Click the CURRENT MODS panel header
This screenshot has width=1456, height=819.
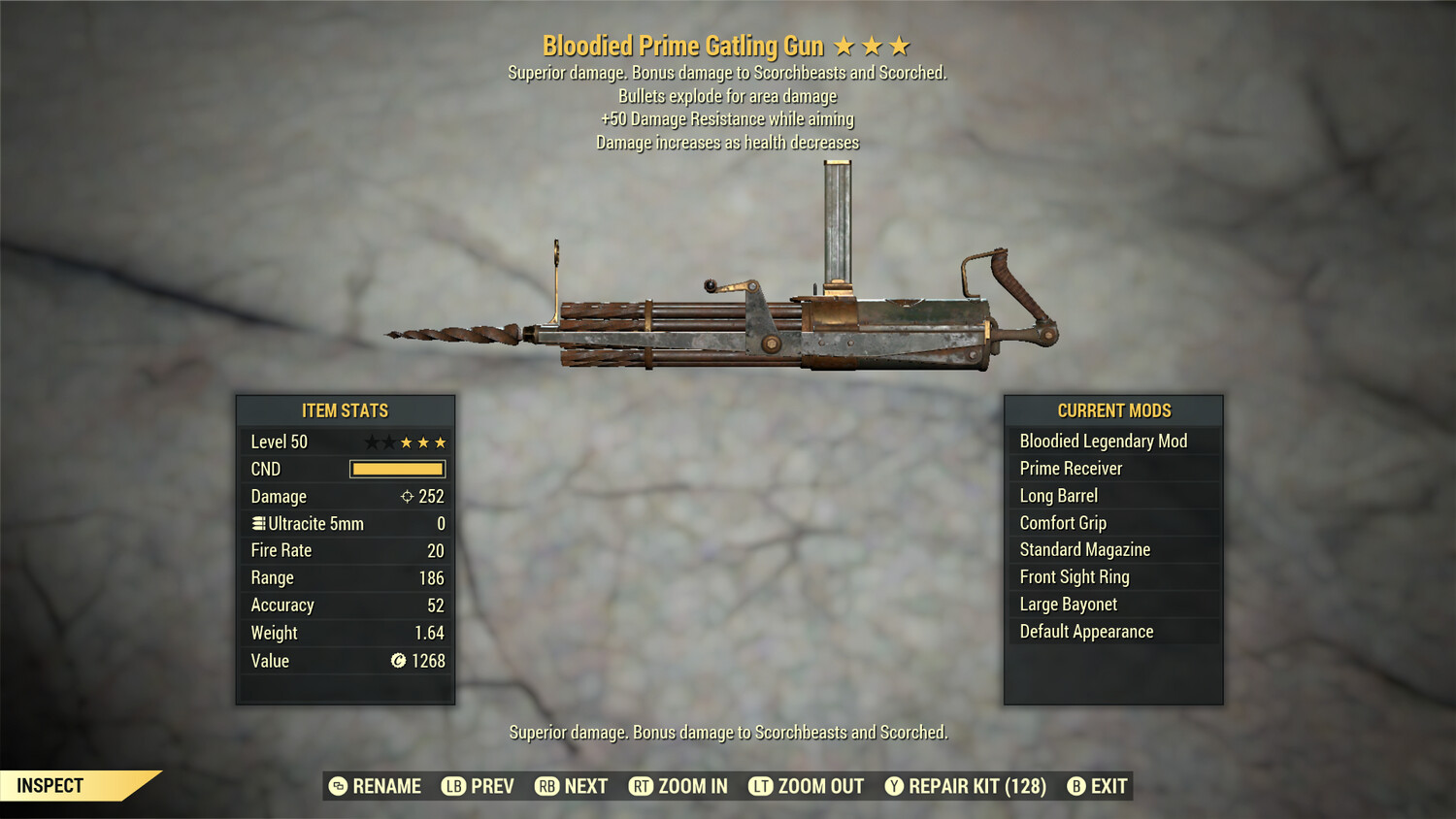[1113, 410]
